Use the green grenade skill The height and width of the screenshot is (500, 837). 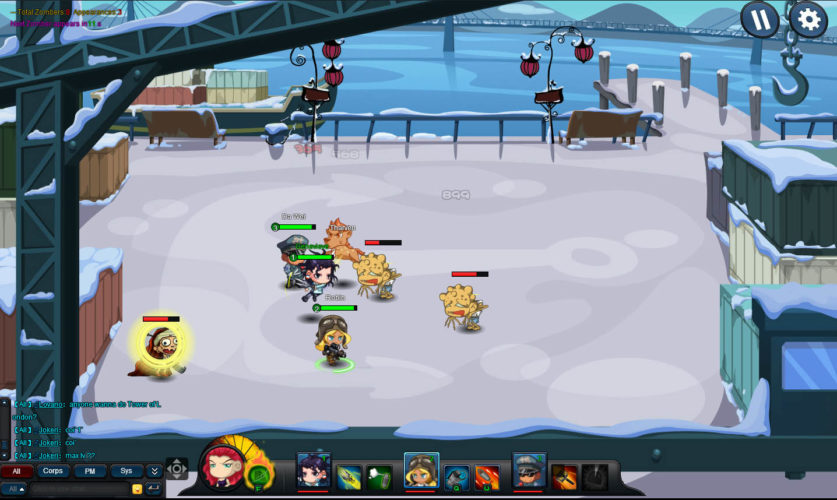pos(379,476)
